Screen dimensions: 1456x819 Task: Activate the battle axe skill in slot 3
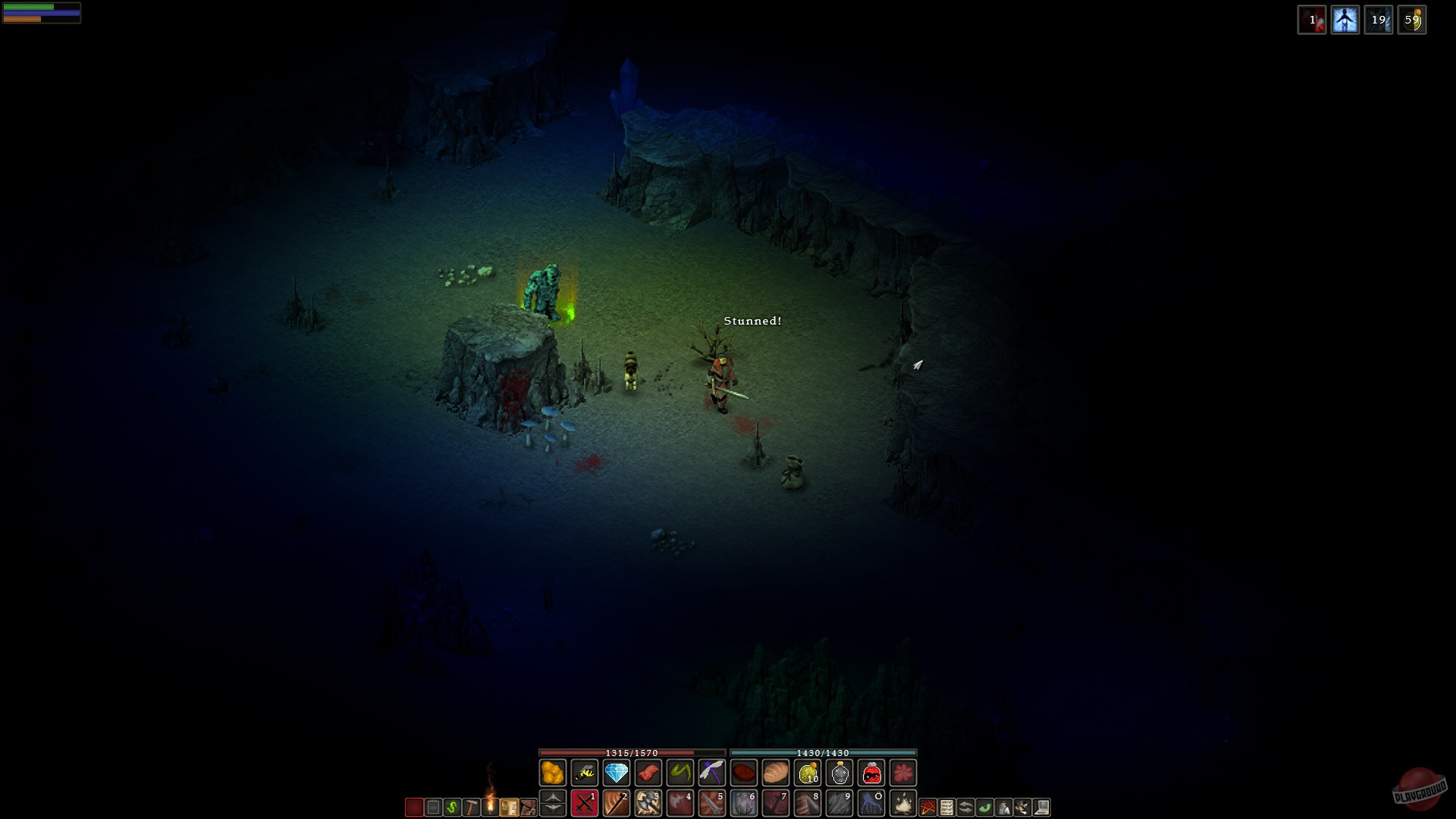point(648,803)
